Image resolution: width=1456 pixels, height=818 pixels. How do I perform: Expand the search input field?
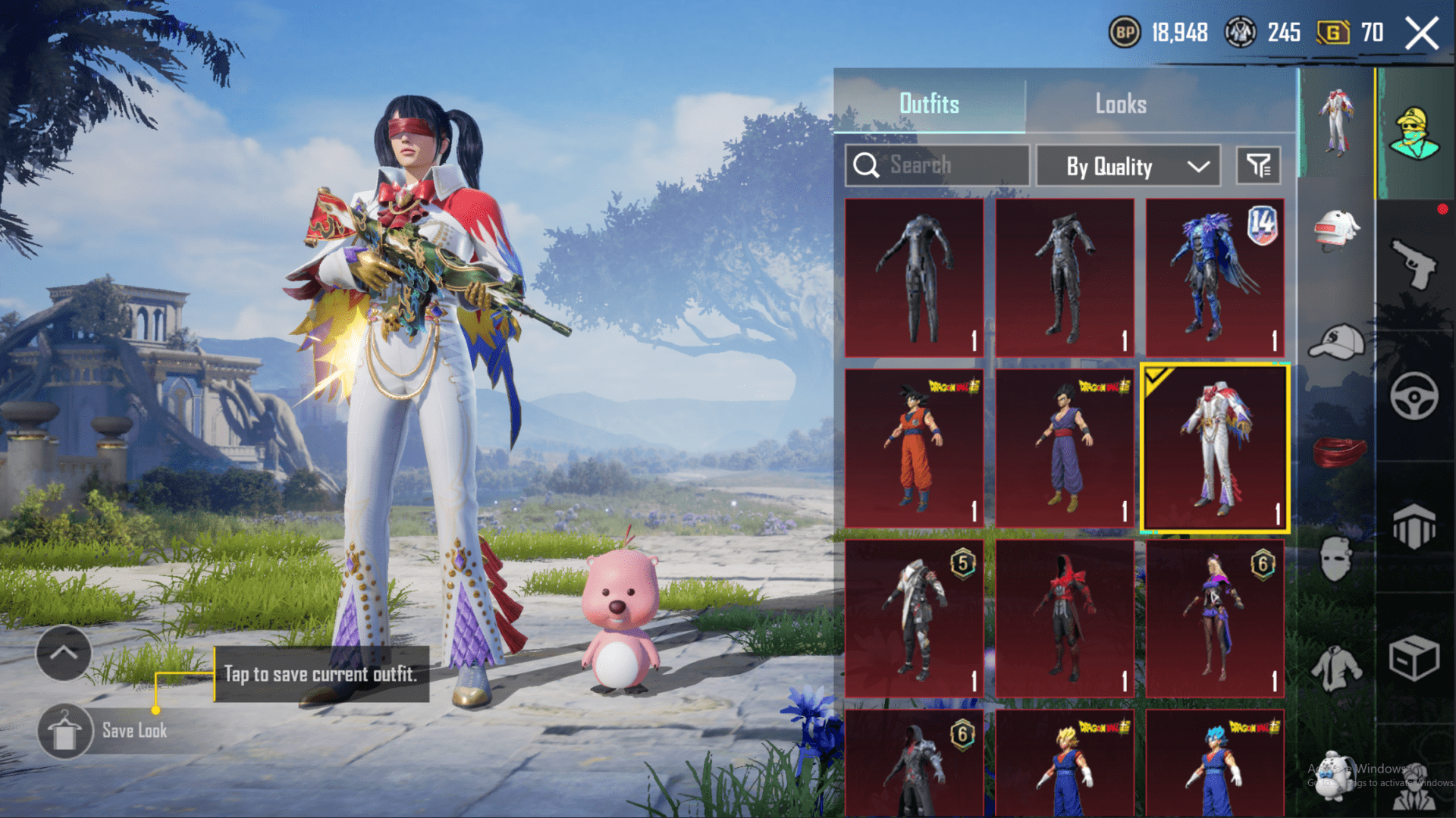[937, 165]
